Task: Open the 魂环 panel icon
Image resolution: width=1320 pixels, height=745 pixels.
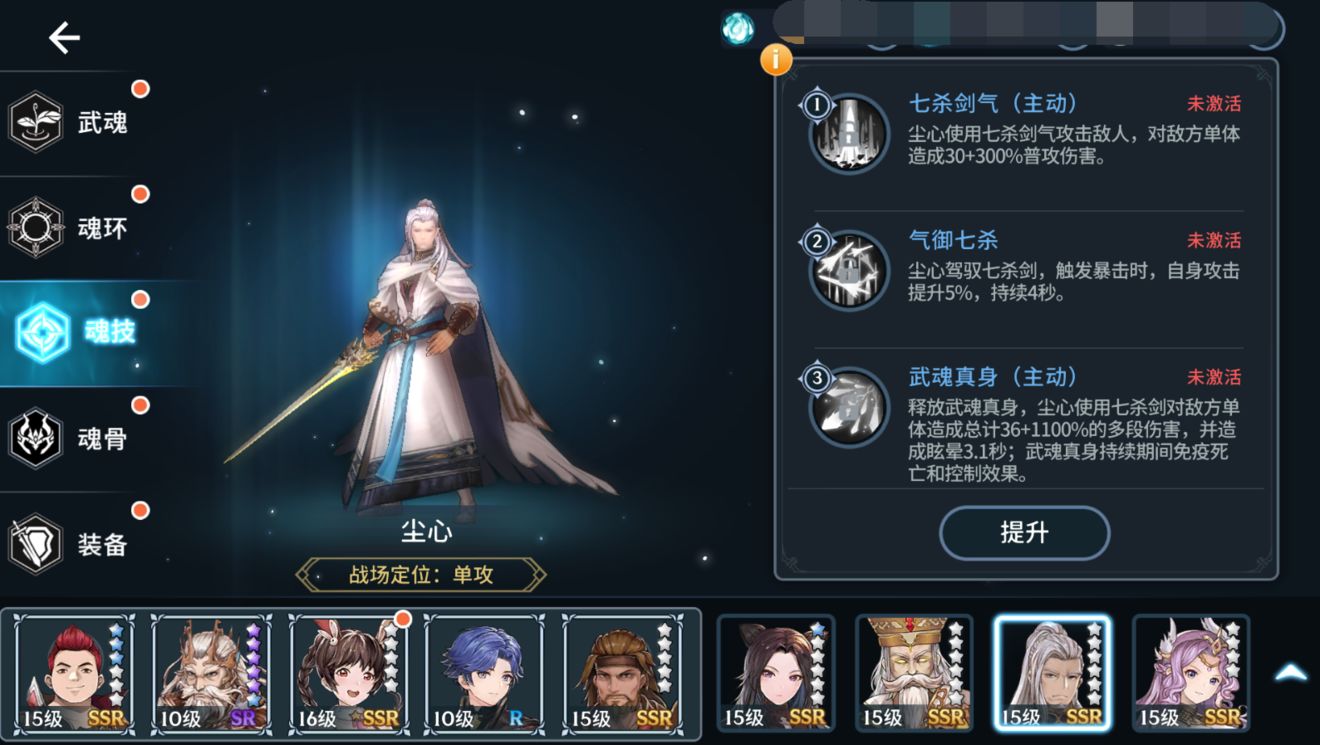Action: point(37,226)
